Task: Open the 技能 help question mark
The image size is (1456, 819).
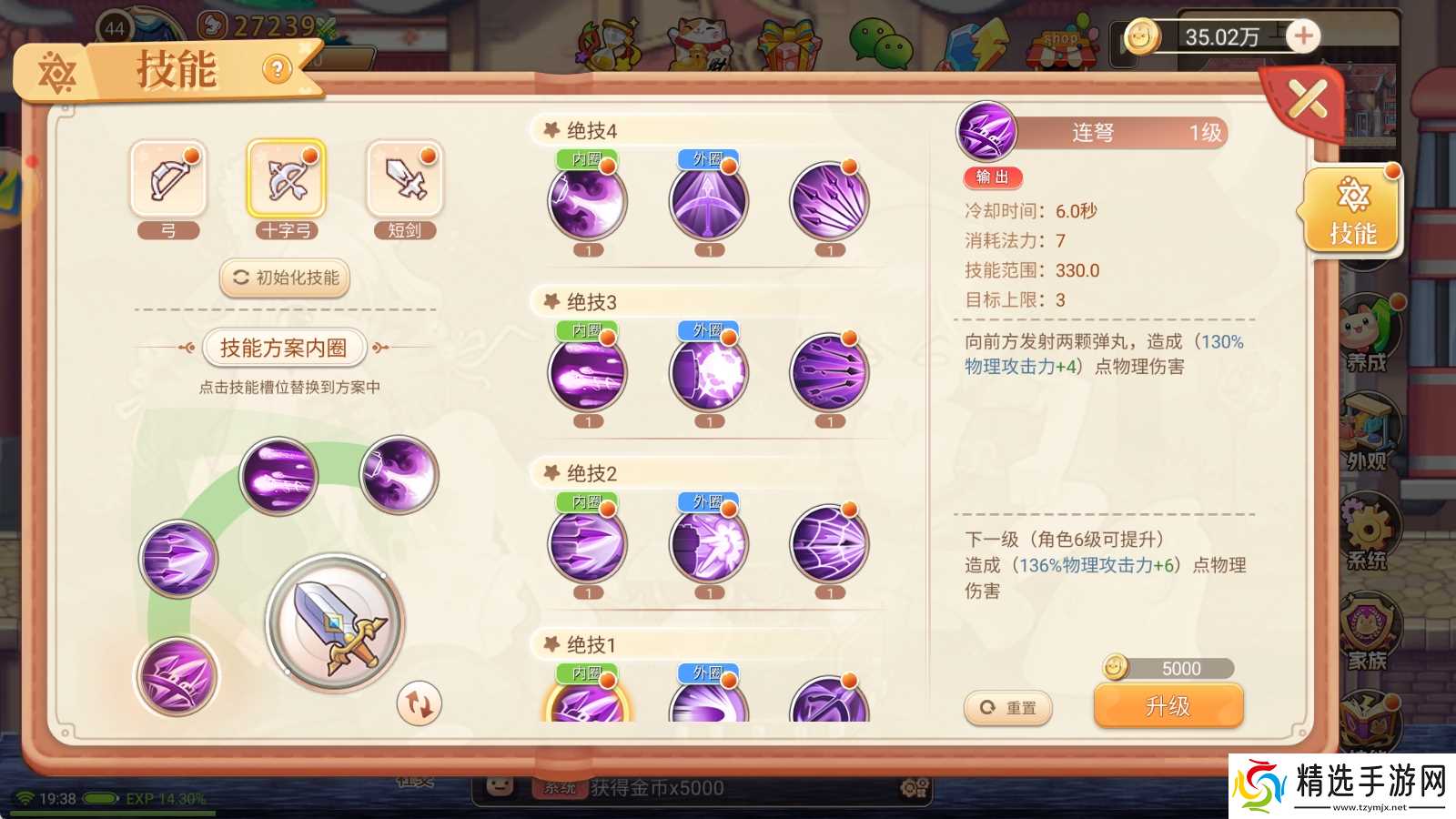Action: pos(278,68)
